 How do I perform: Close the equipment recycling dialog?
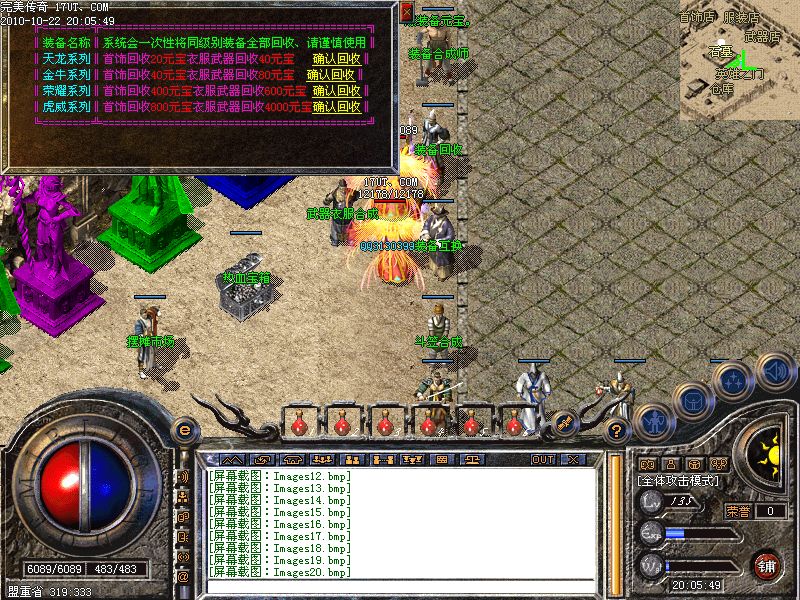(x=406, y=11)
